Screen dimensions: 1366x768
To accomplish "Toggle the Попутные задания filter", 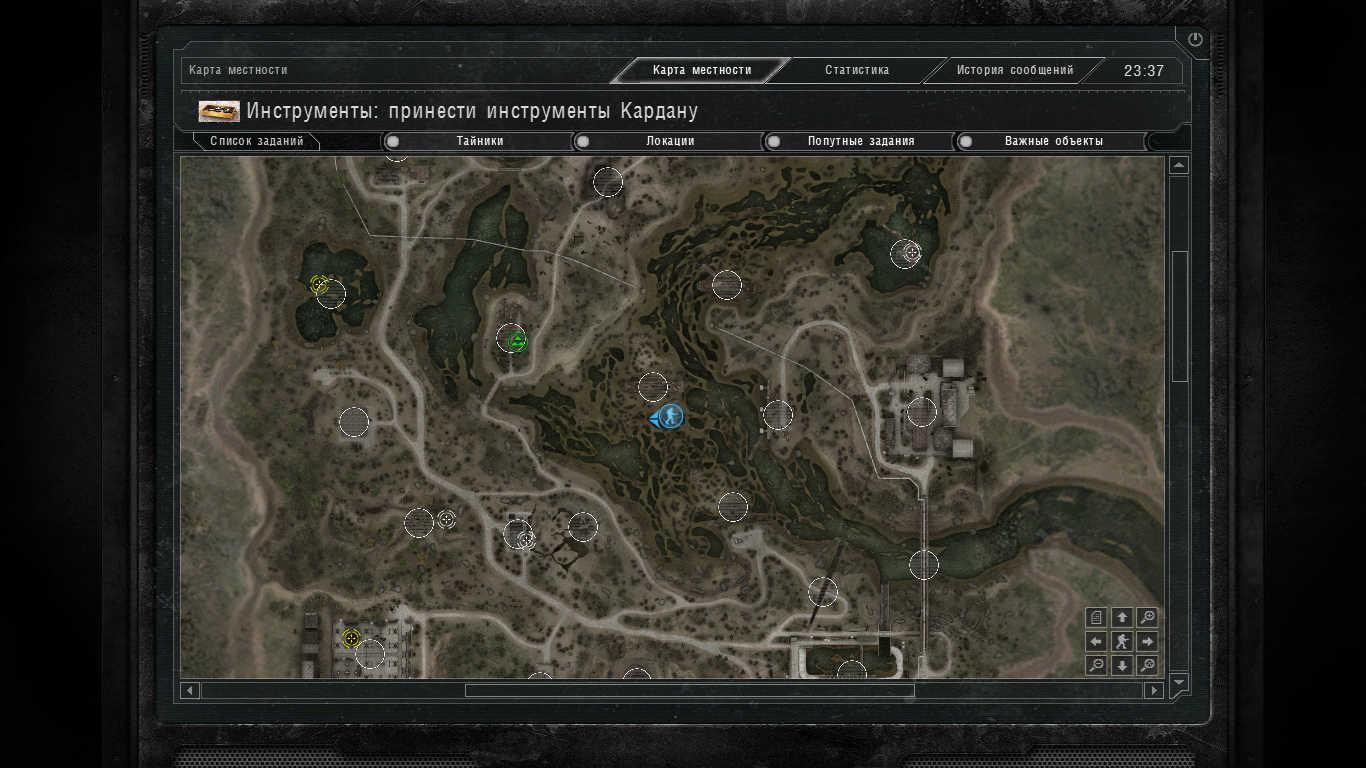I will tap(860, 141).
